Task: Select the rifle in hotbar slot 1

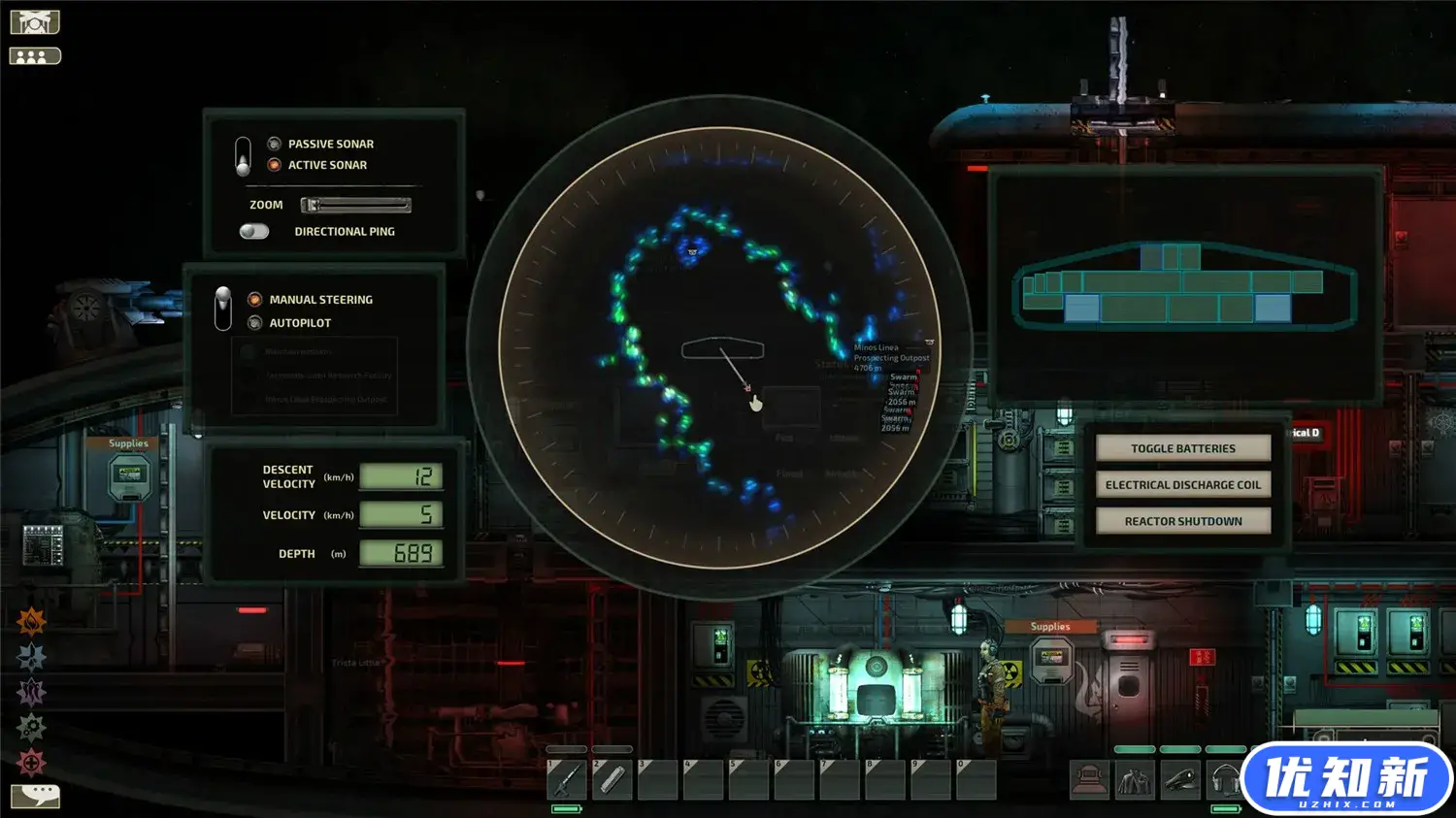Action: [567, 779]
